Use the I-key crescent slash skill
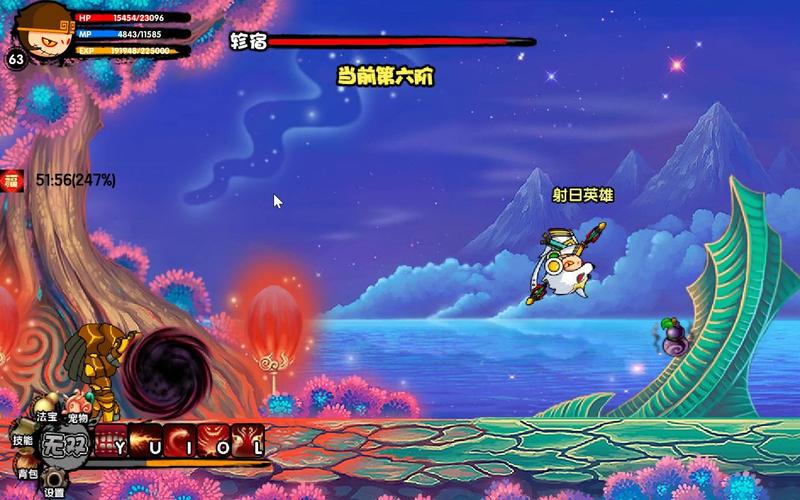The image size is (800, 500). (180, 440)
